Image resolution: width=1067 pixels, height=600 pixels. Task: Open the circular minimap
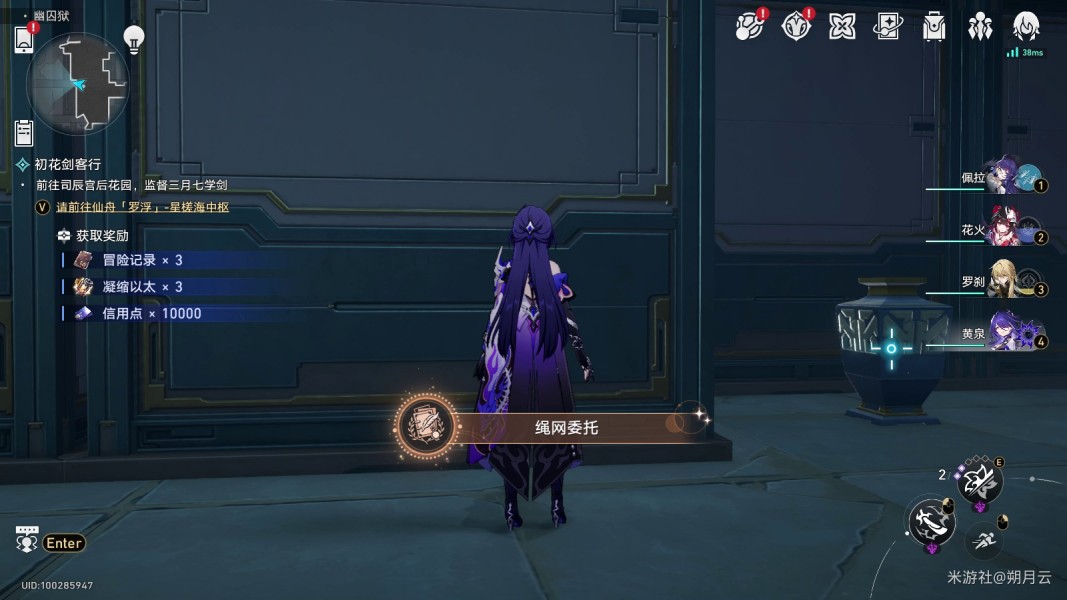click(x=78, y=83)
